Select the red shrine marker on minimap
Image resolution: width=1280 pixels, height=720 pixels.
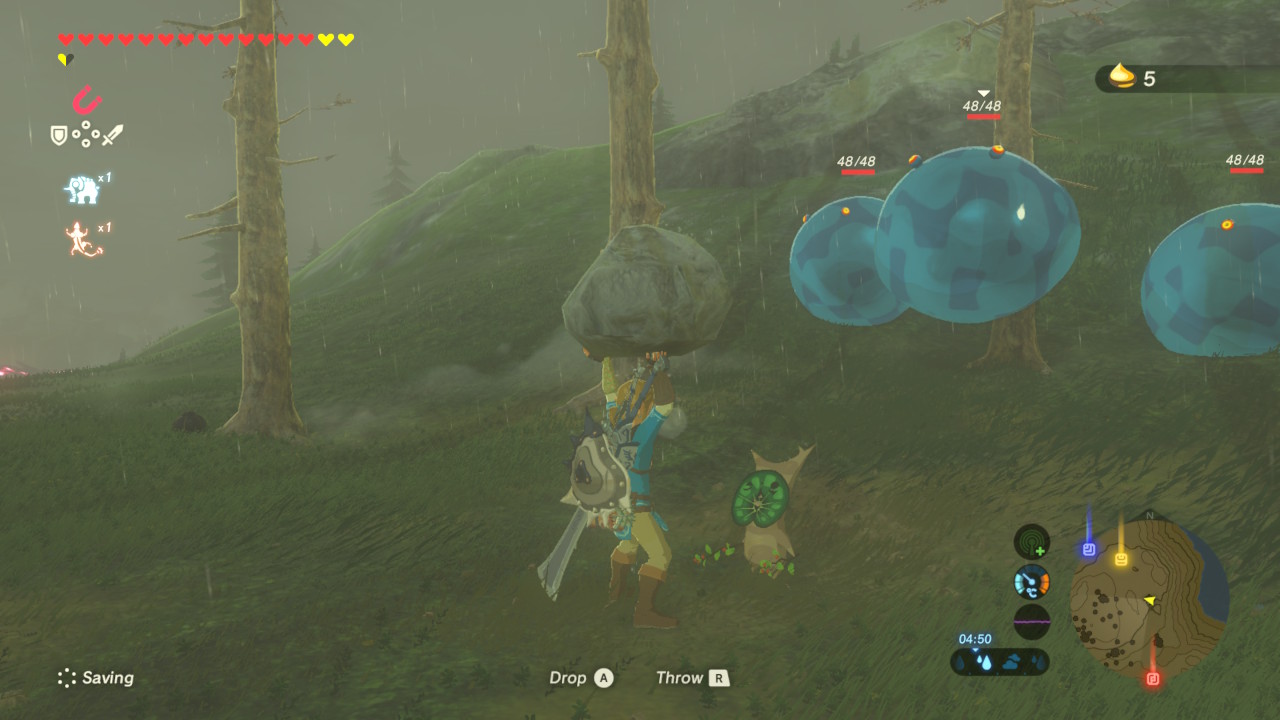tap(1152, 679)
